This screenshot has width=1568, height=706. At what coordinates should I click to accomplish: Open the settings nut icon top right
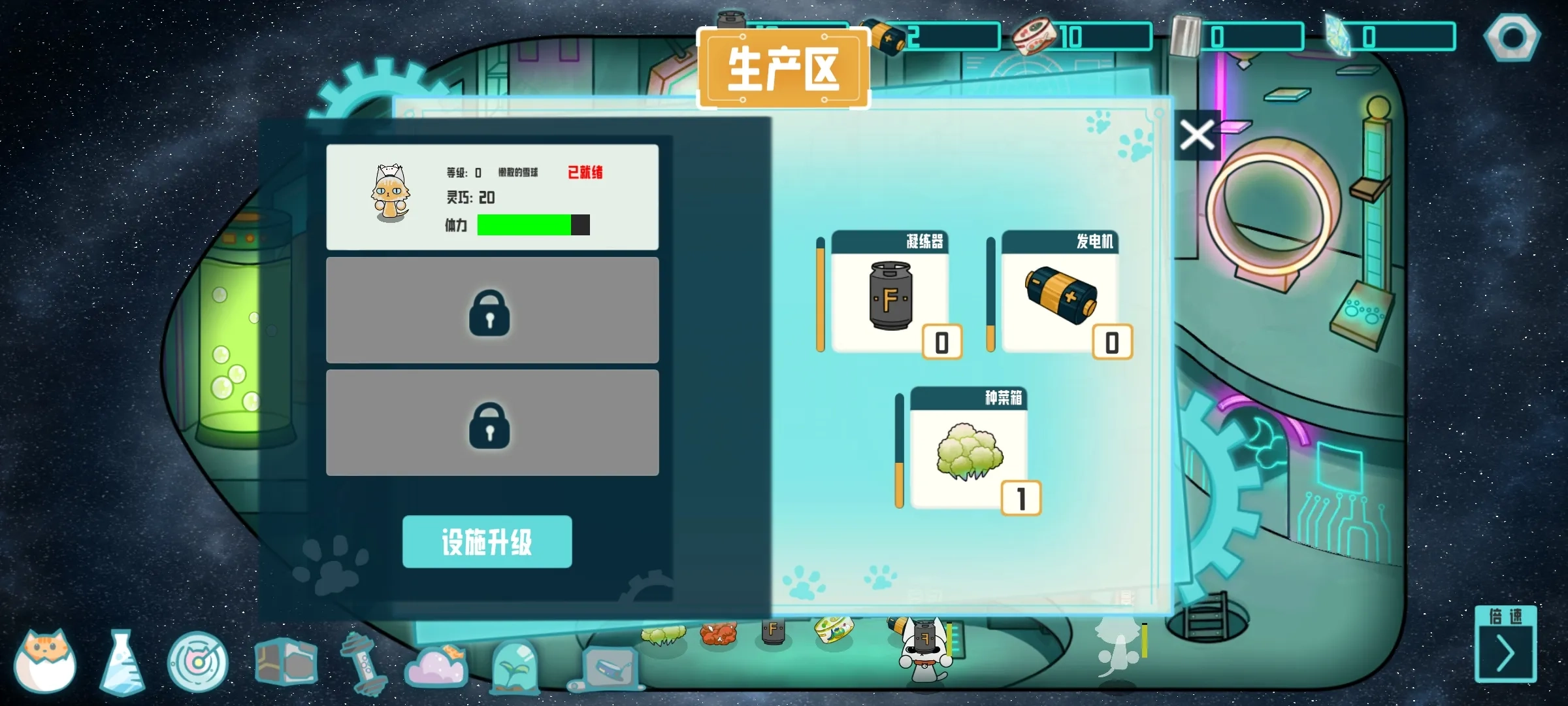pos(1512,37)
